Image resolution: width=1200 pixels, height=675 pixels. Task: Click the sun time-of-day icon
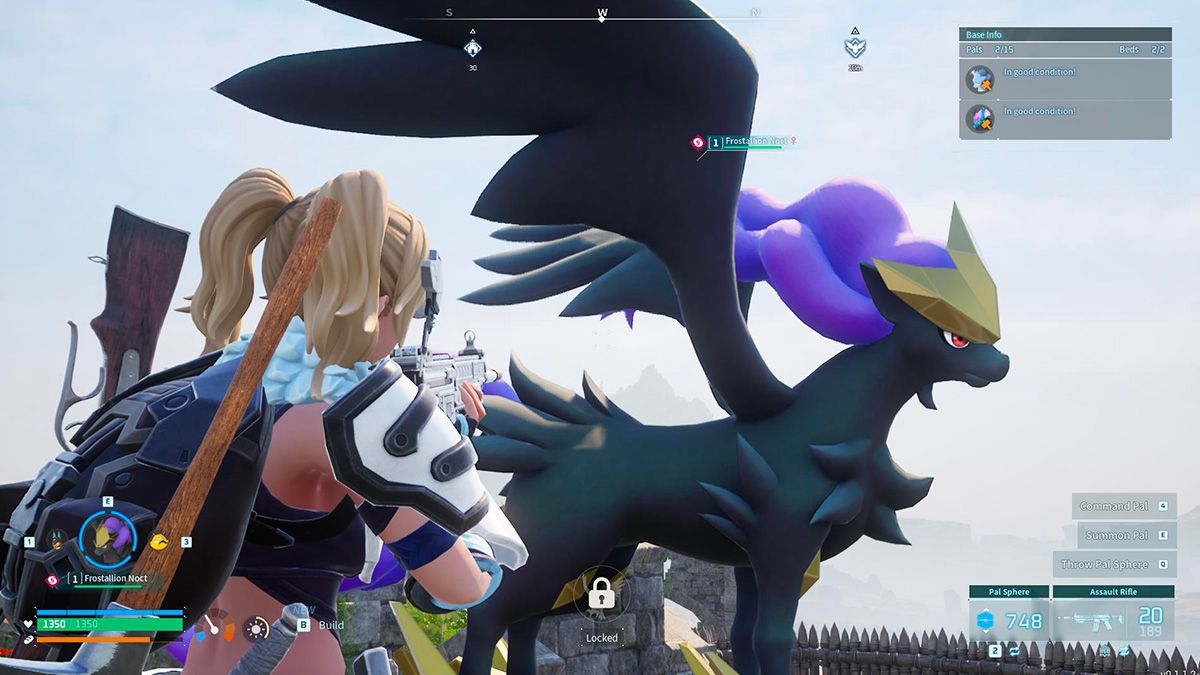[x=257, y=628]
